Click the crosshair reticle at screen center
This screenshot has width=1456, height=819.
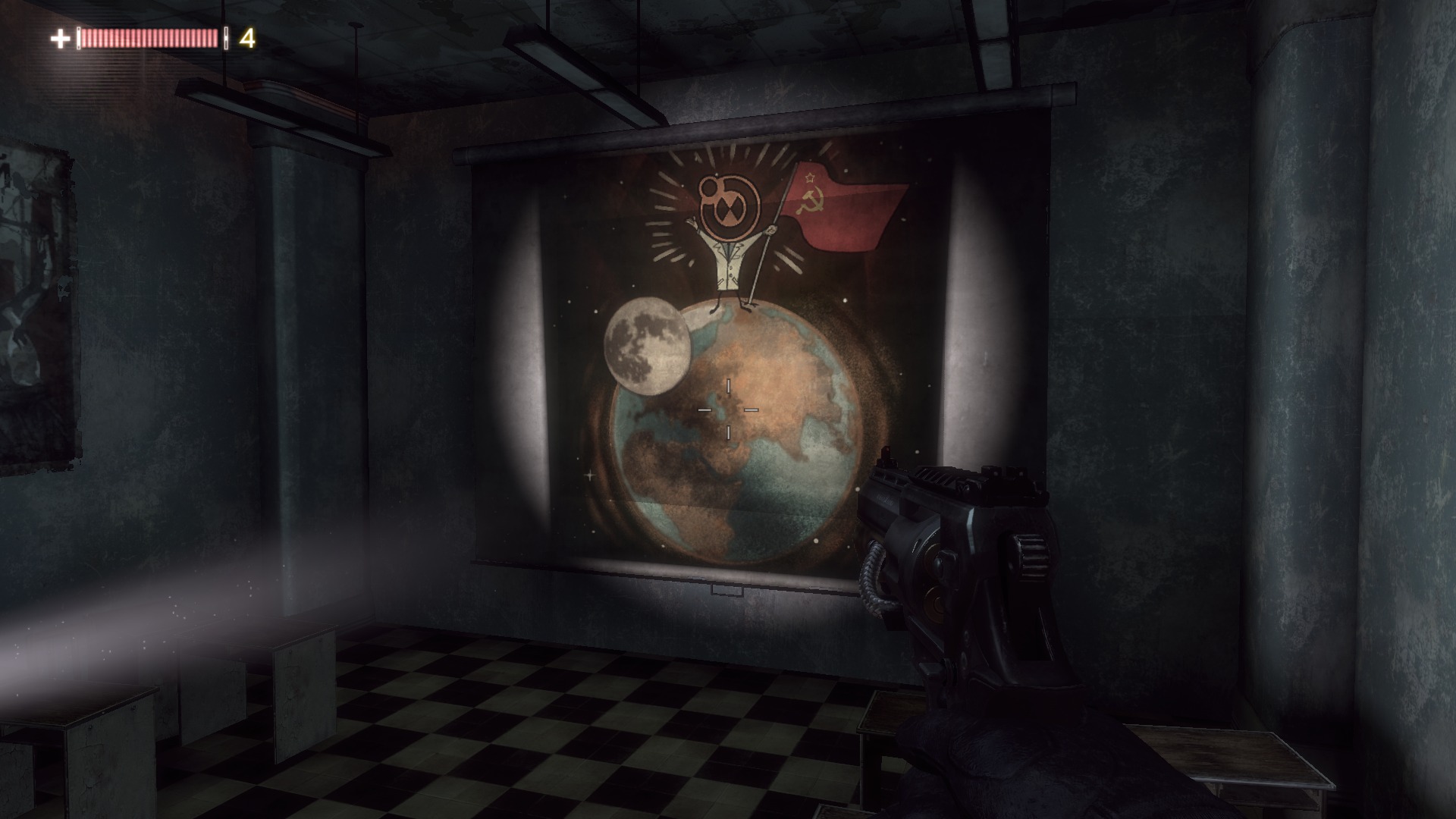726,409
